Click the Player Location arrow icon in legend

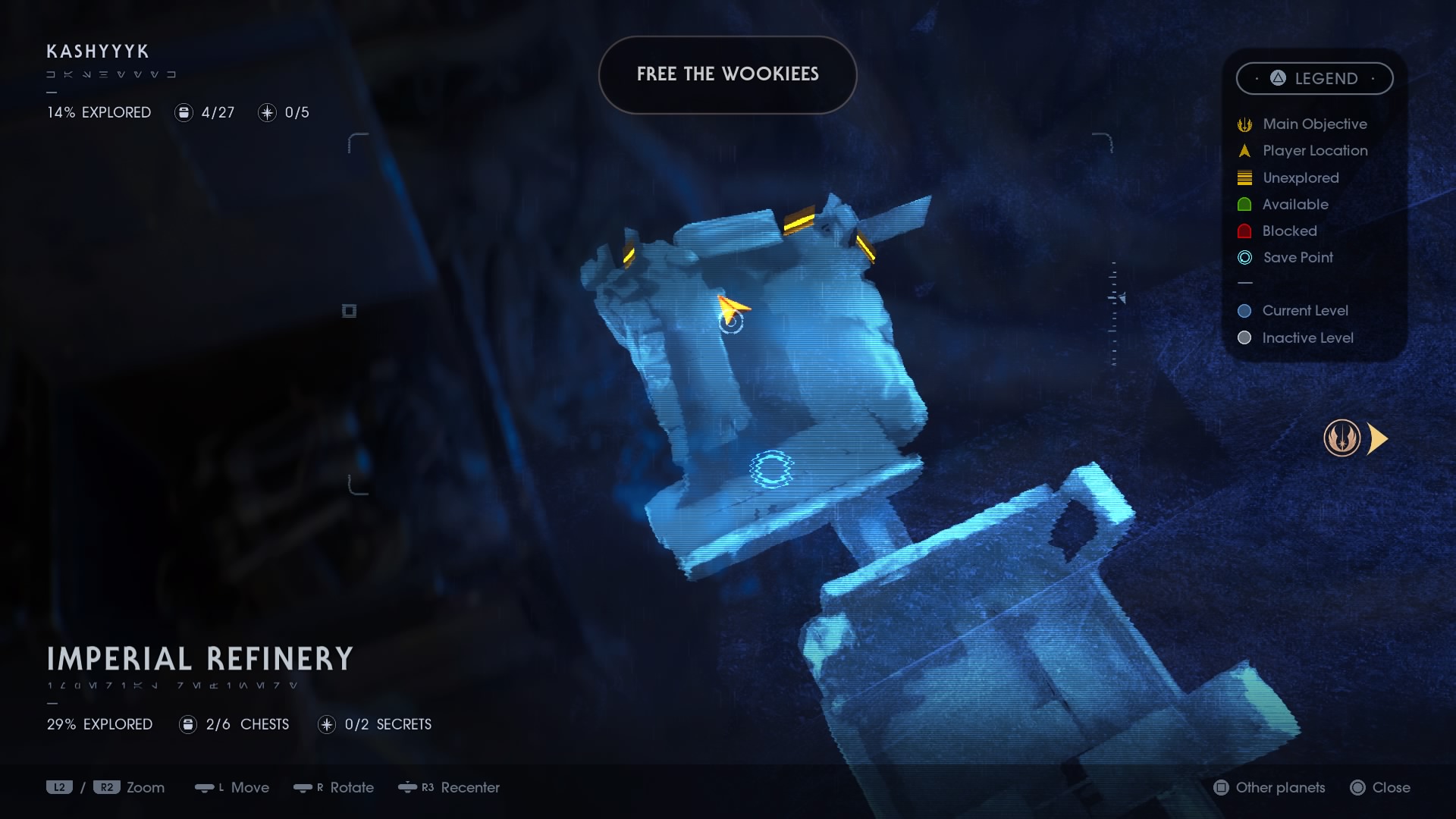(x=1244, y=150)
